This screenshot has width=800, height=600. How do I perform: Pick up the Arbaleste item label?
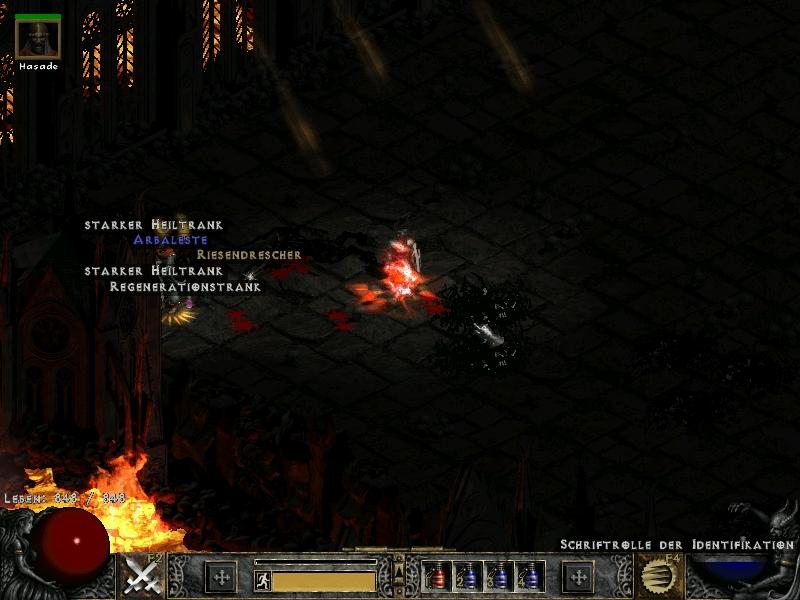tap(171, 240)
